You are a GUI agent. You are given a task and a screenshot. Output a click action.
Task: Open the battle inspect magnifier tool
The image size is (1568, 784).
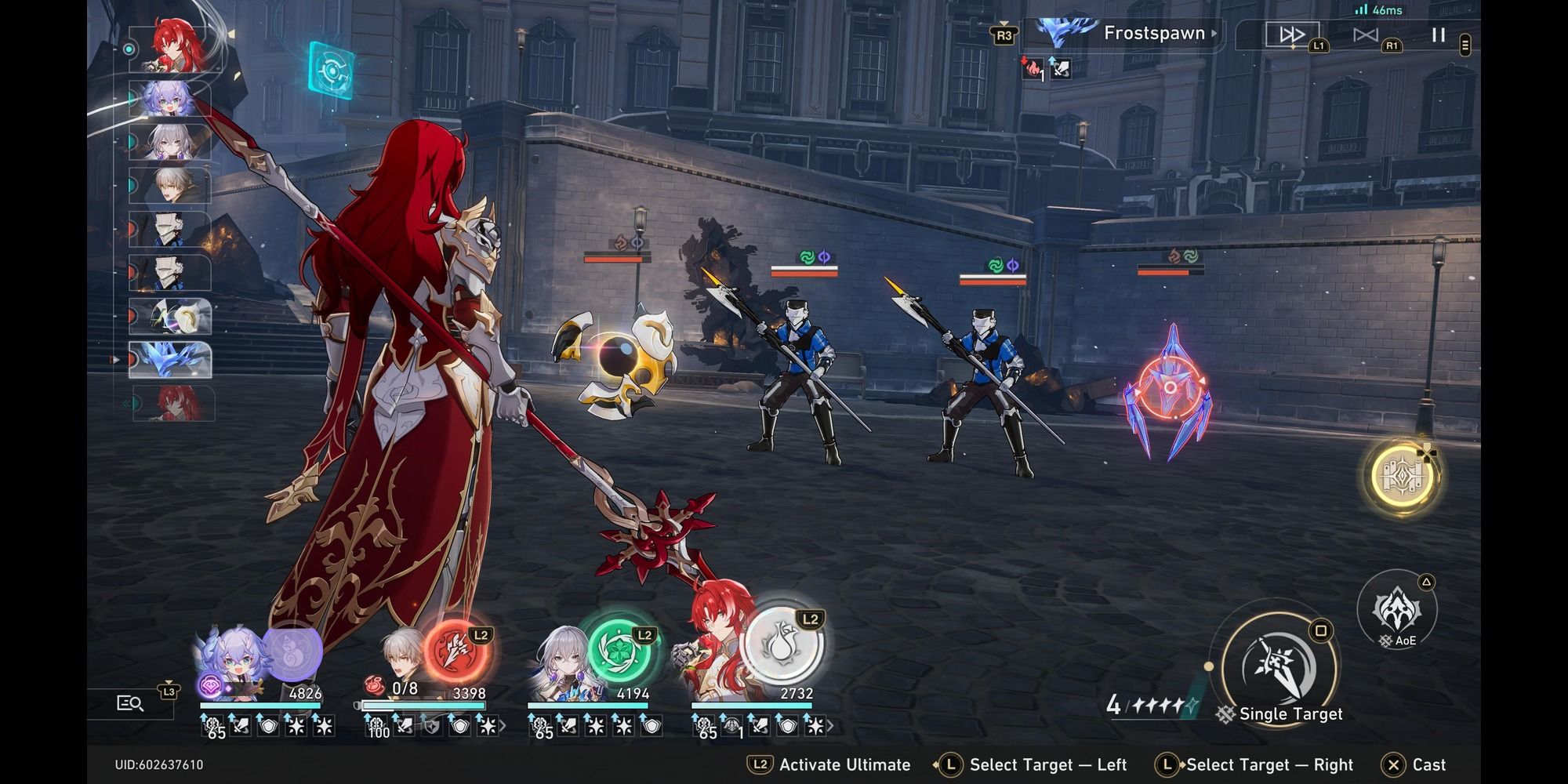pyautogui.click(x=128, y=703)
